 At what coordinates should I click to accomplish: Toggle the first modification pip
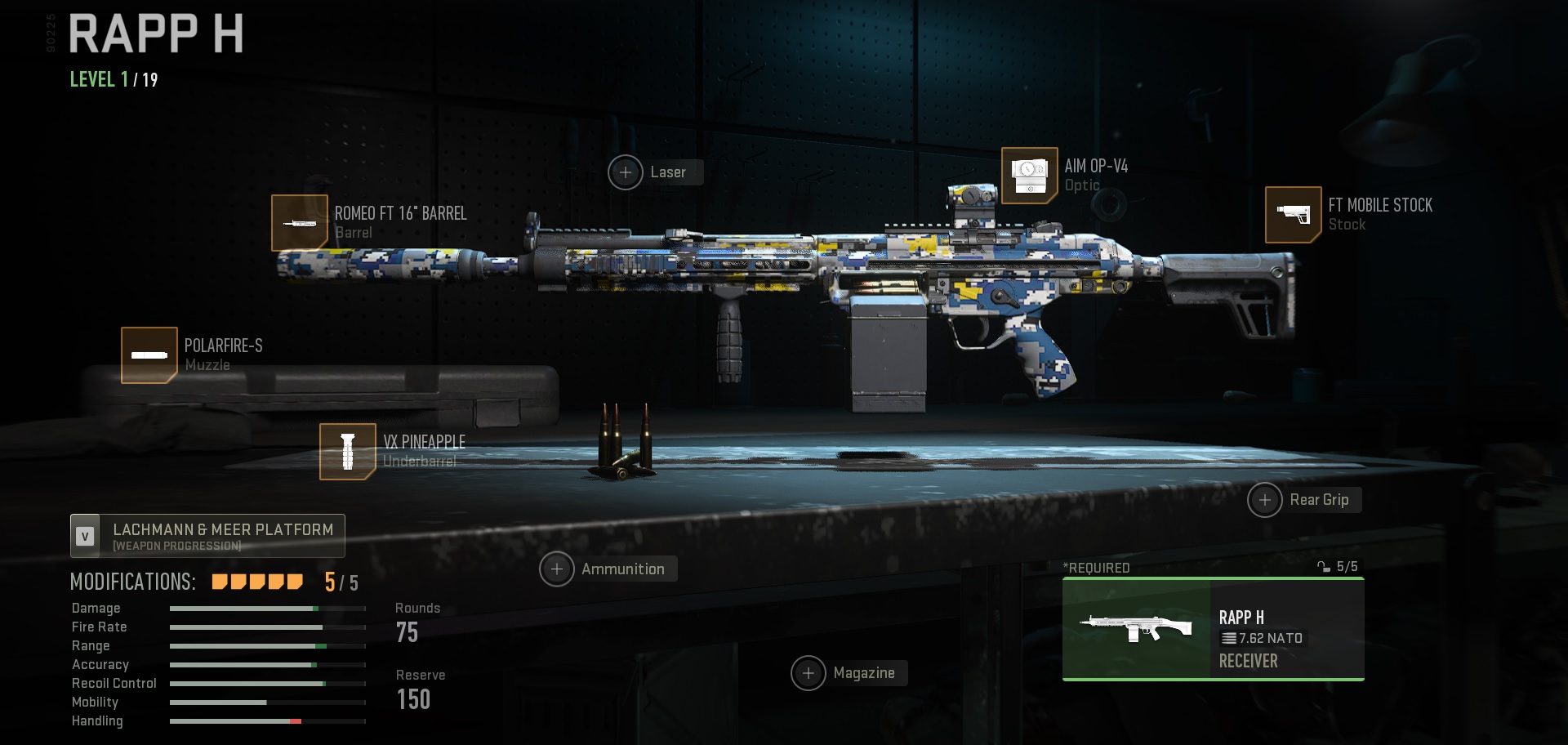217,581
